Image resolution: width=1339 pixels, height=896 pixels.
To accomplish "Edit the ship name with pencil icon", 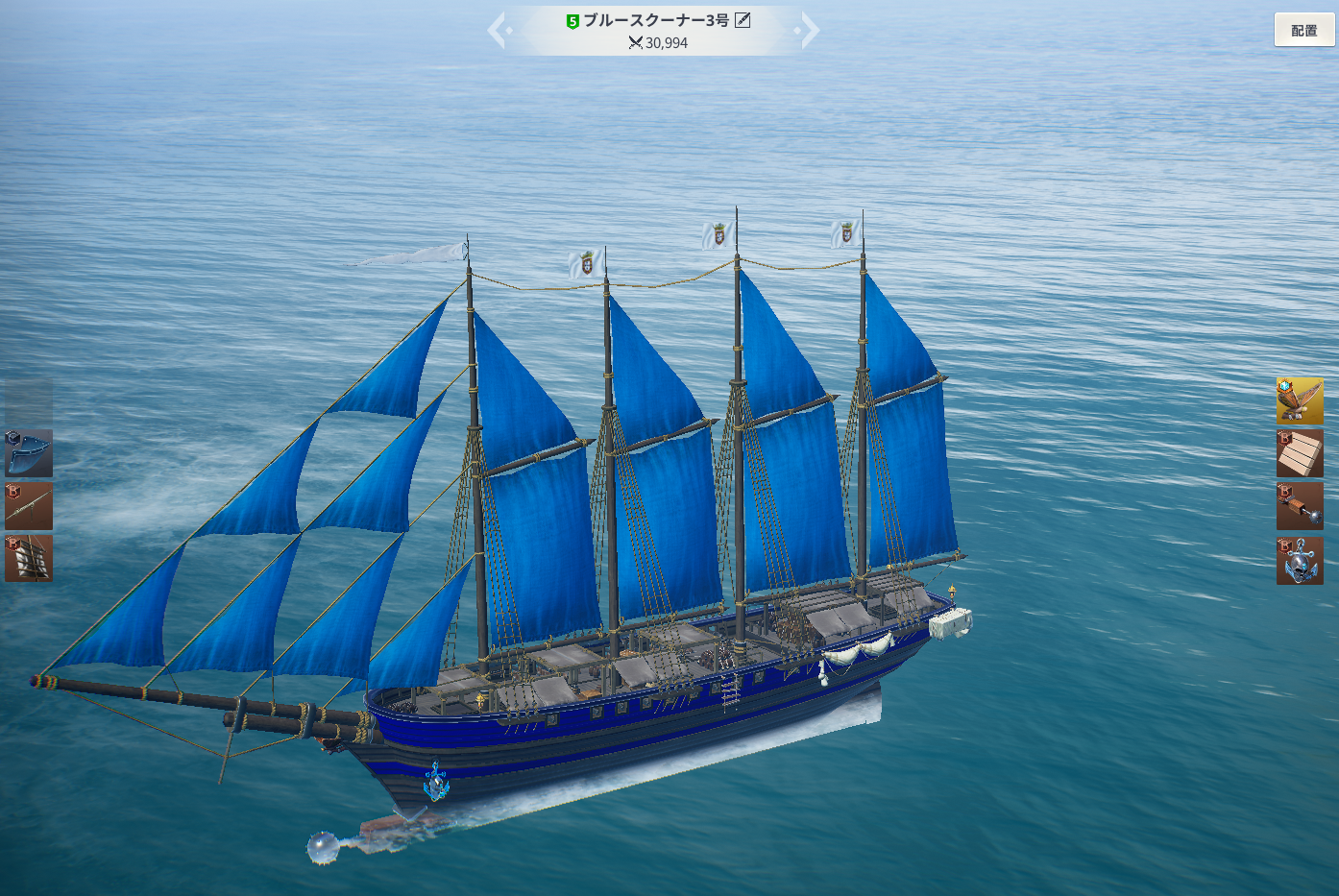I will pyautogui.click(x=743, y=20).
